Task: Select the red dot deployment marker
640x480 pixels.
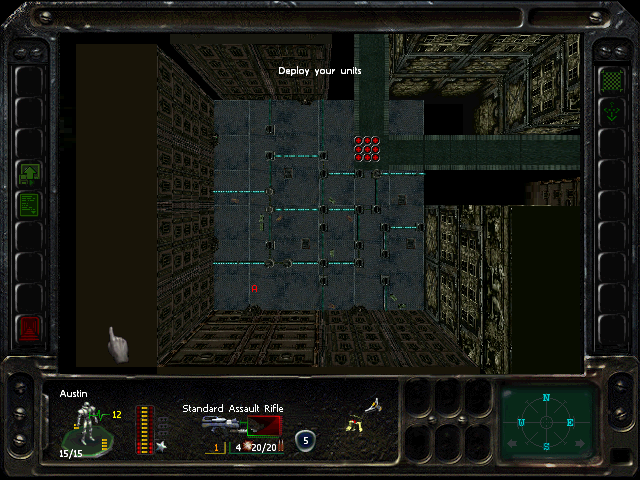Action: pyautogui.click(x=367, y=148)
